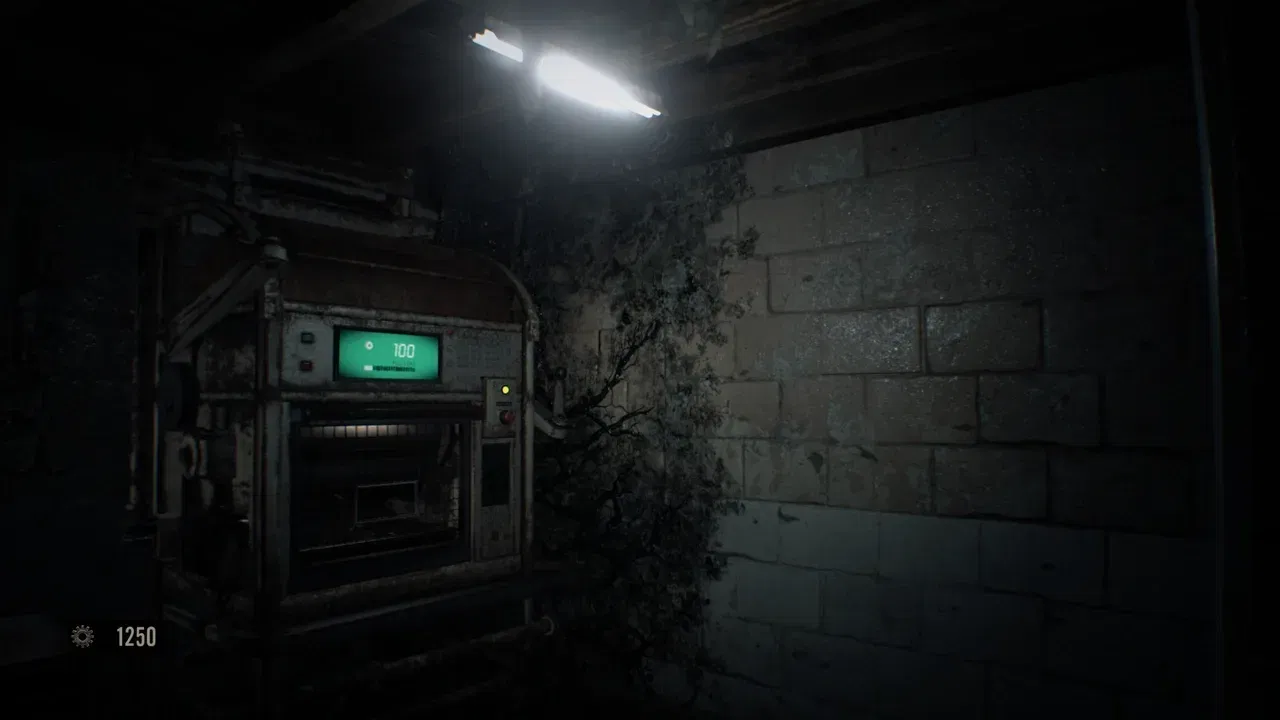Adjust the temperature readout showing 100

point(402,349)
